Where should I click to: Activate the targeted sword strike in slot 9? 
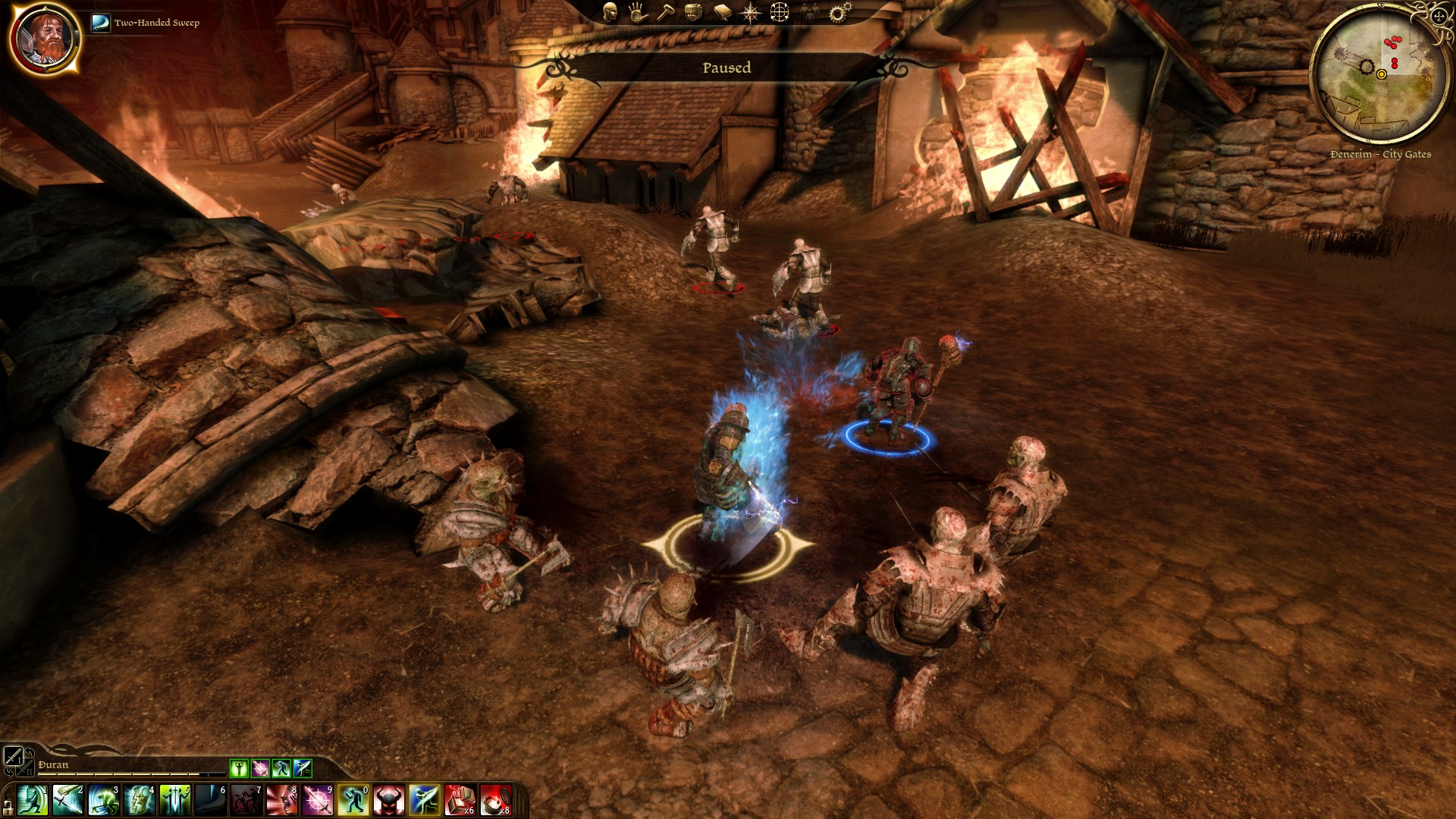[x=318, y=801]
